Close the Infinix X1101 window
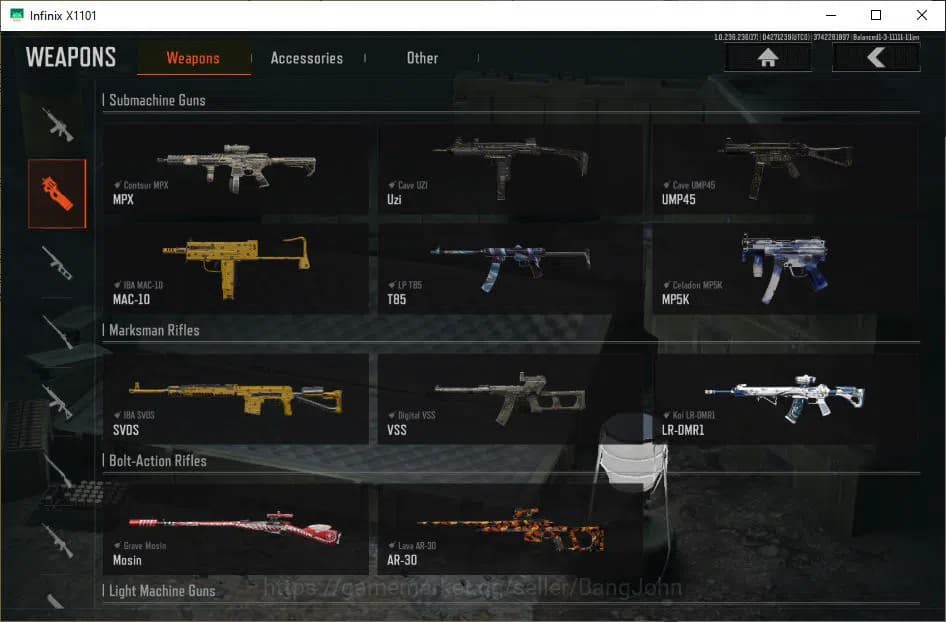 [x=922, y=15]
